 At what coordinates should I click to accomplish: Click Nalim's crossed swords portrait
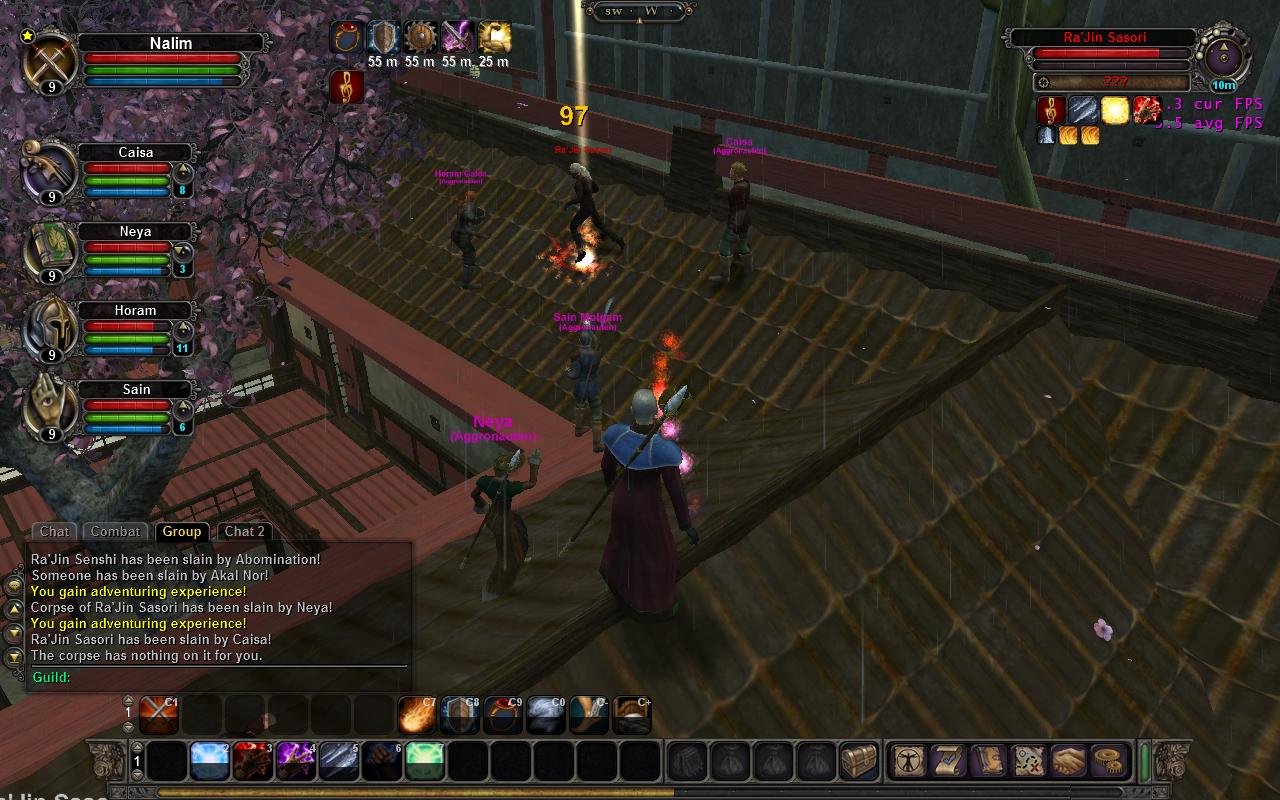point(51,62)
